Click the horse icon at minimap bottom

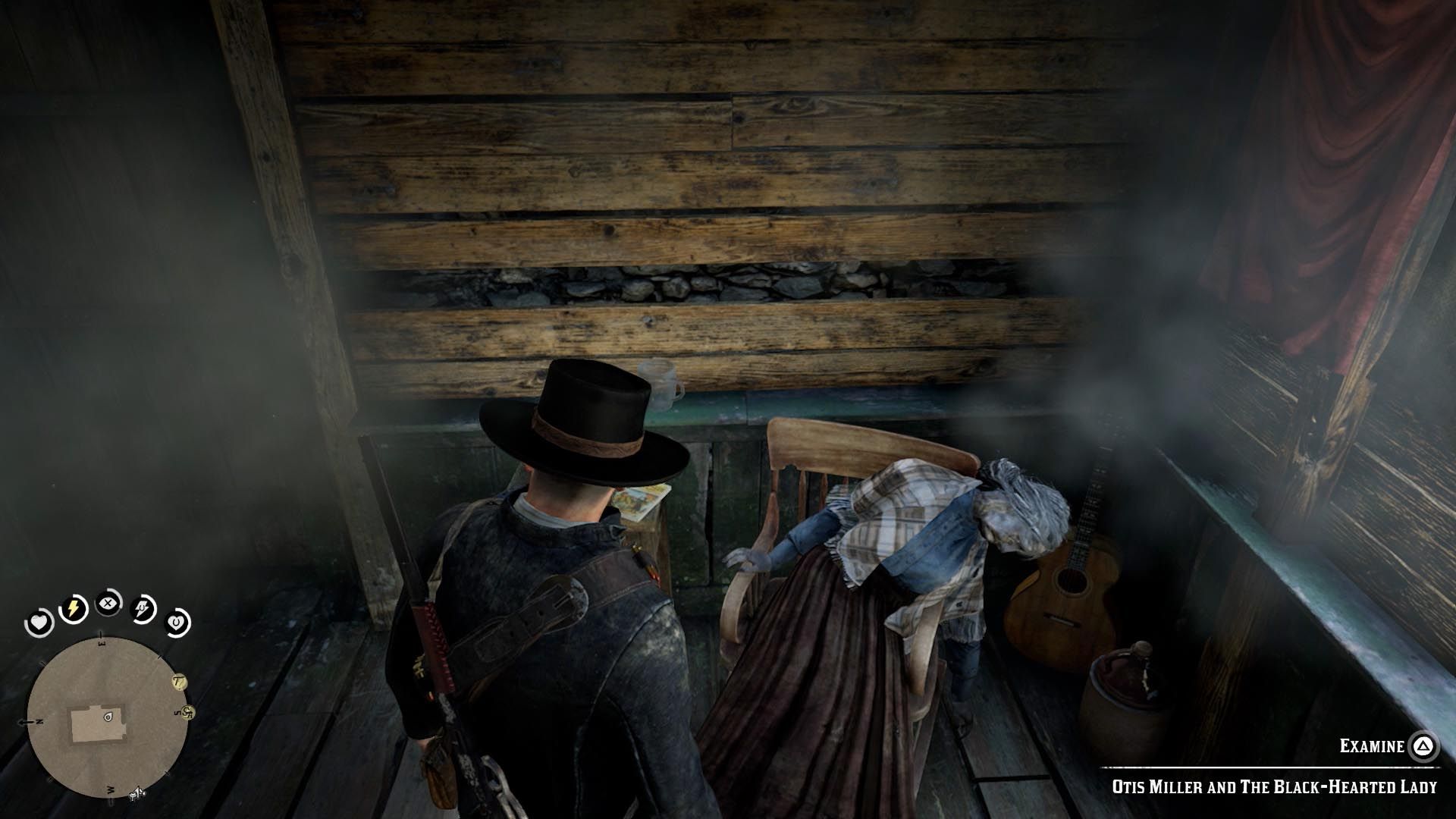(136, 793)
